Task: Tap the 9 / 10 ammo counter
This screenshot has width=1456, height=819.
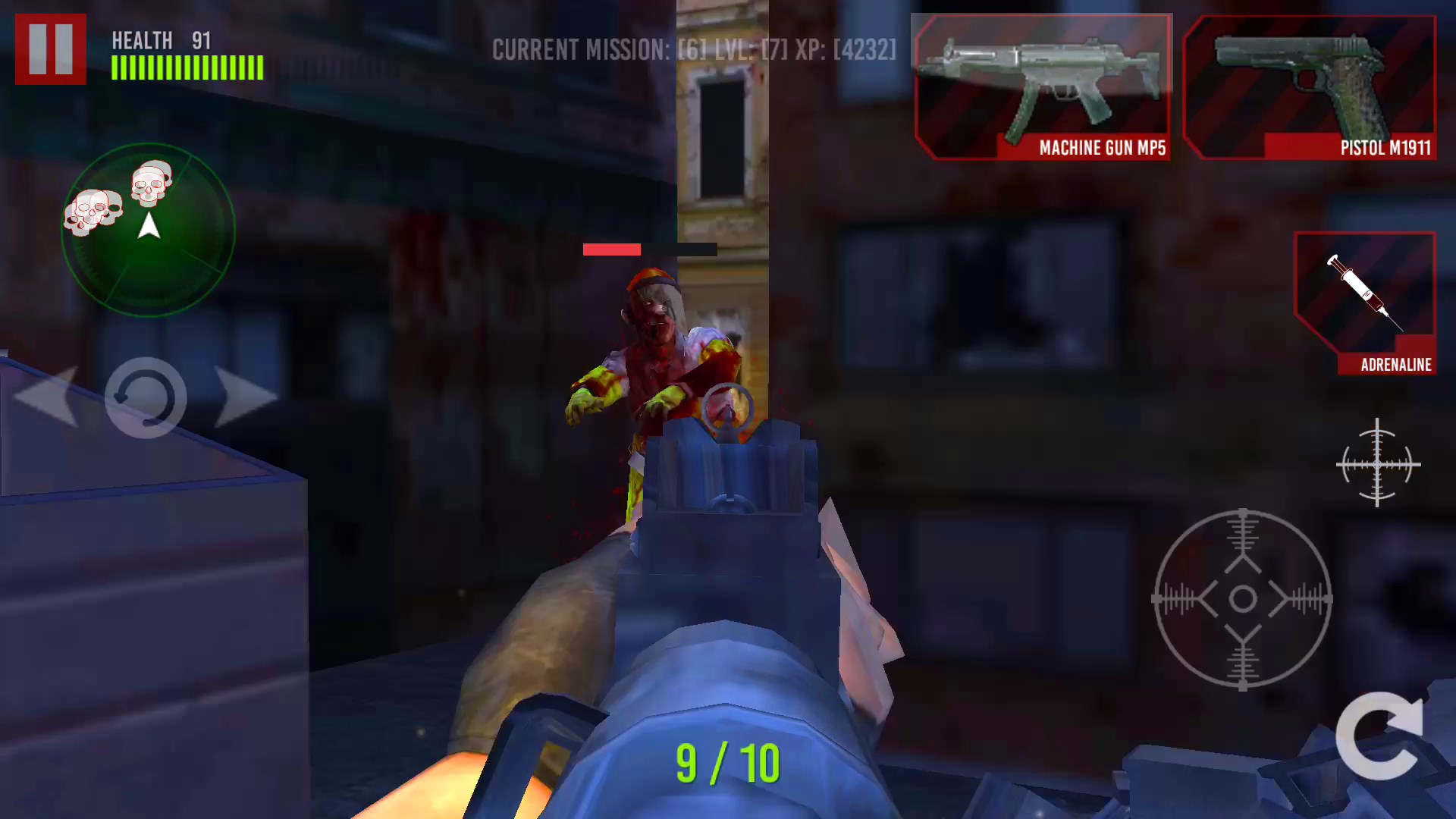Action: click(729, 762)
